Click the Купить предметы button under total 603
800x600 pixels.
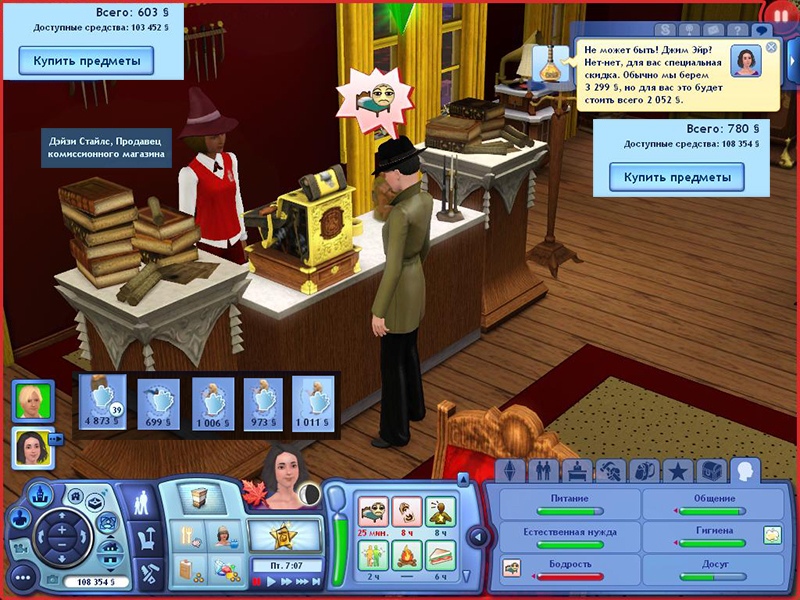(86, 61)
